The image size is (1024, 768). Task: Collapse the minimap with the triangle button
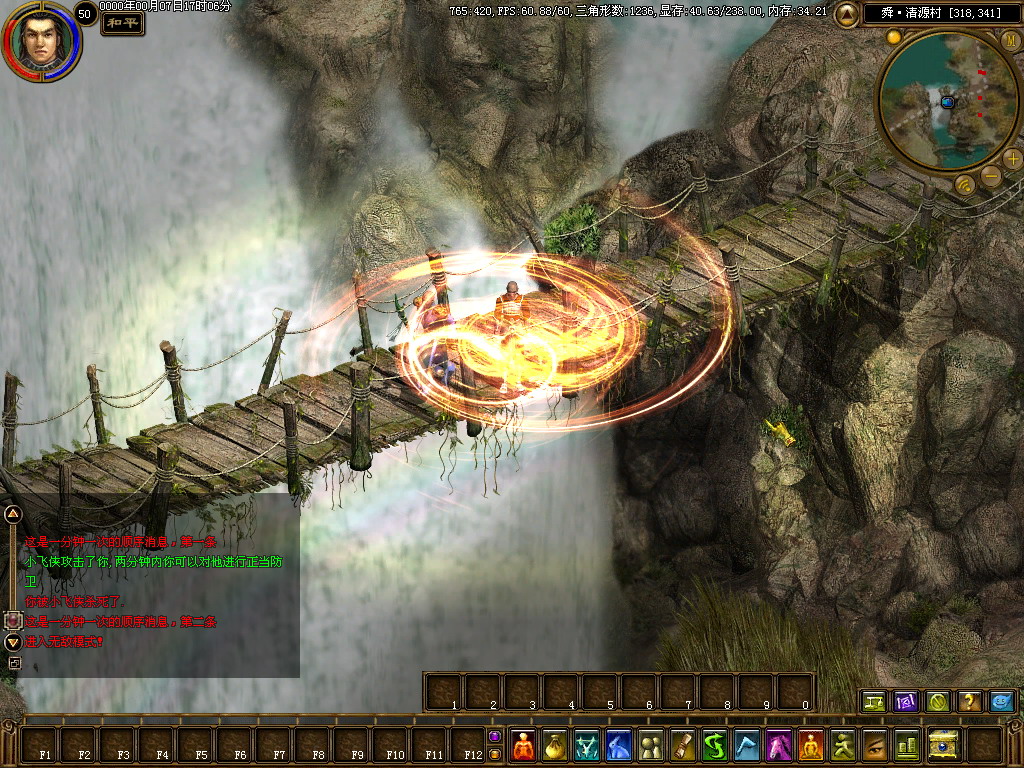(846, 13)
